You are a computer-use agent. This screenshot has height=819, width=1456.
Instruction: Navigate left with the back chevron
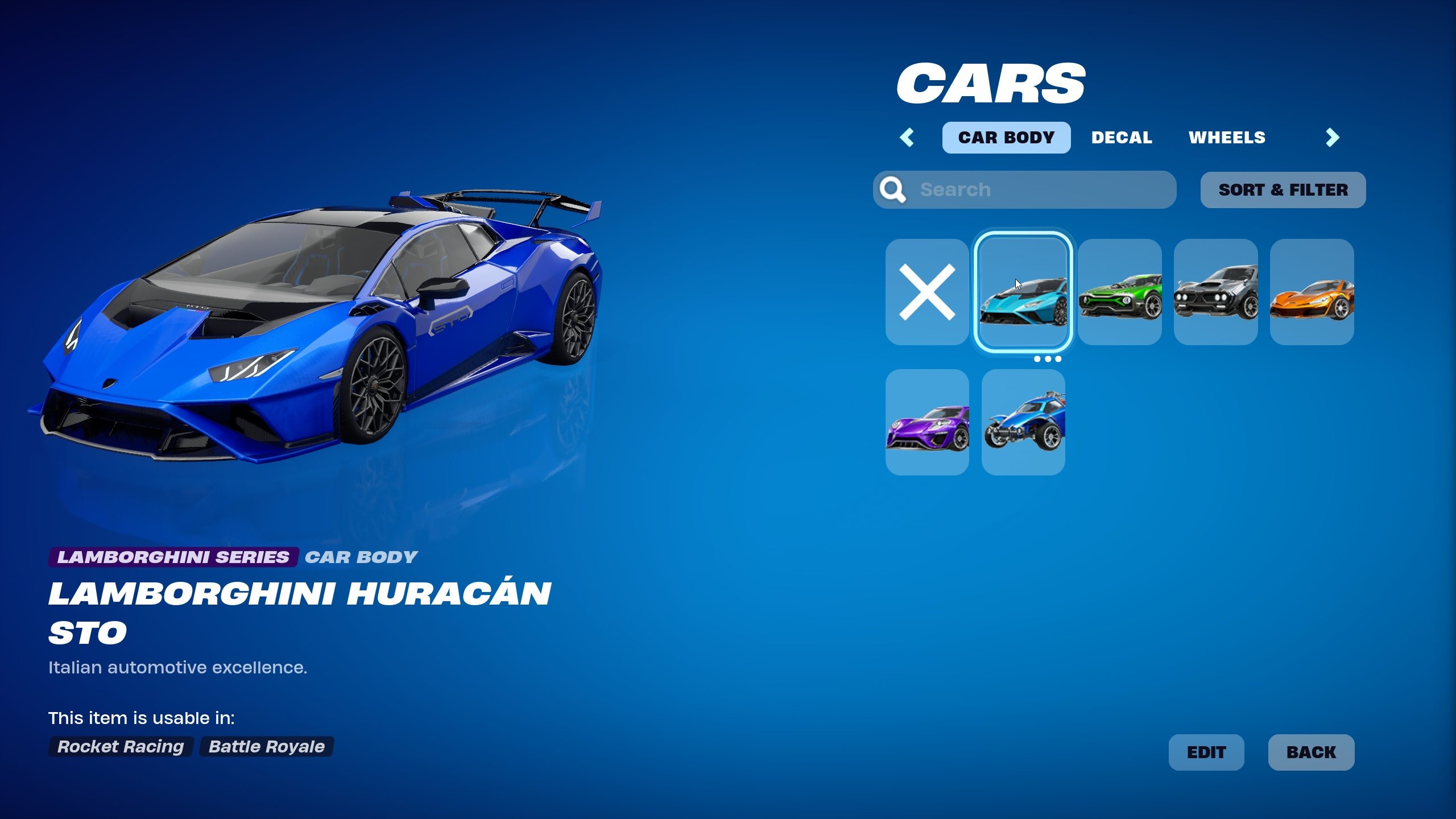(x=908, y=136)
